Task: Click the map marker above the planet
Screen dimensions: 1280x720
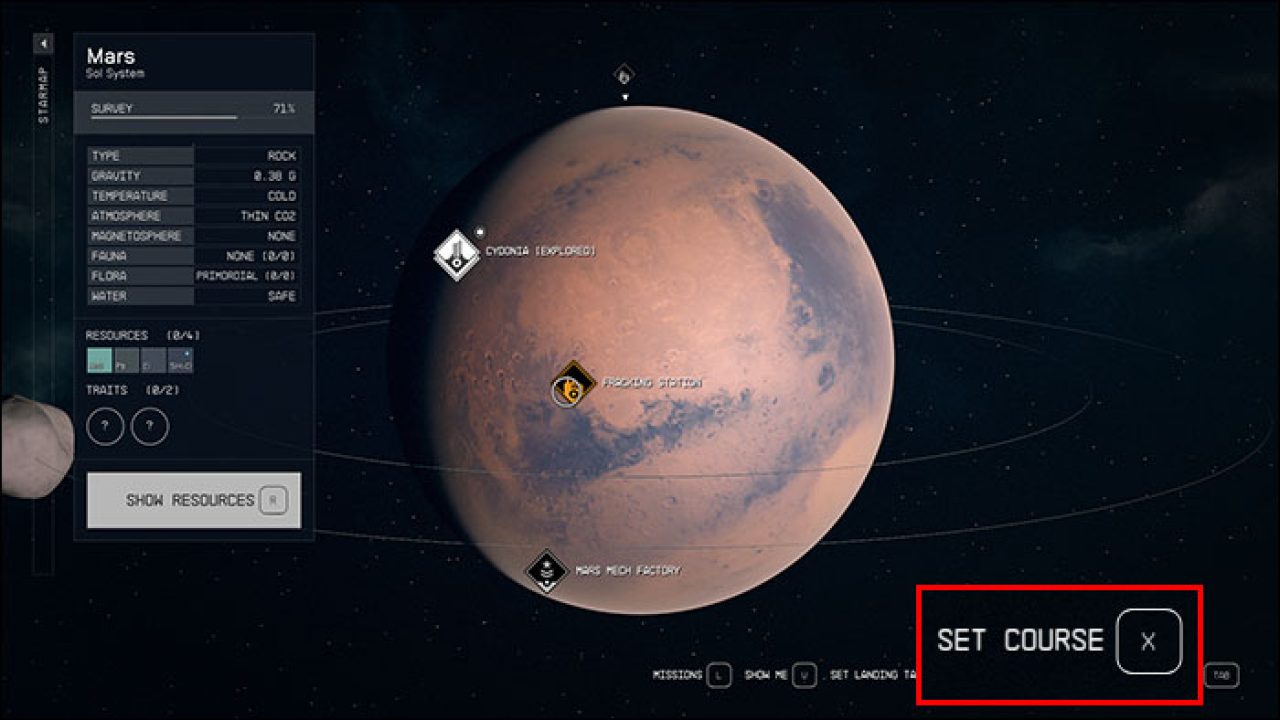Action: click(x=625, y=73)
